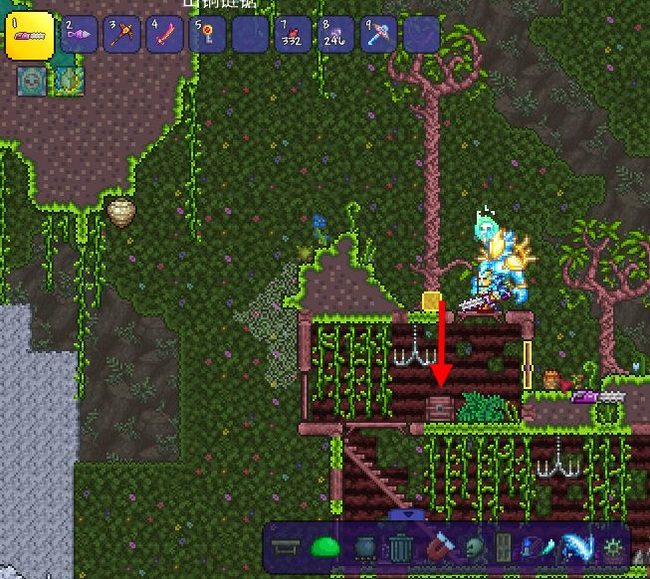Select the highlighted chainsaw in hotbar slot 1
The image size is (650, 579).
29,35
